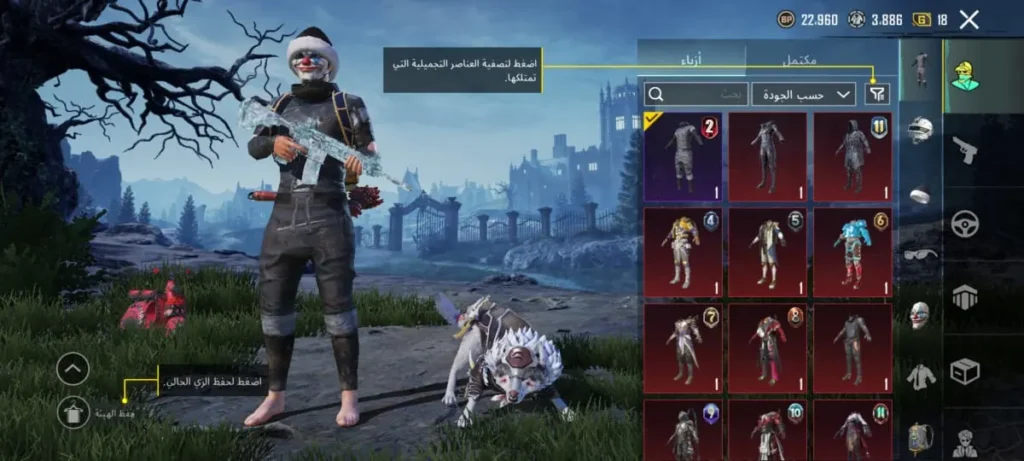Open the box crate category

click(965, 371)
